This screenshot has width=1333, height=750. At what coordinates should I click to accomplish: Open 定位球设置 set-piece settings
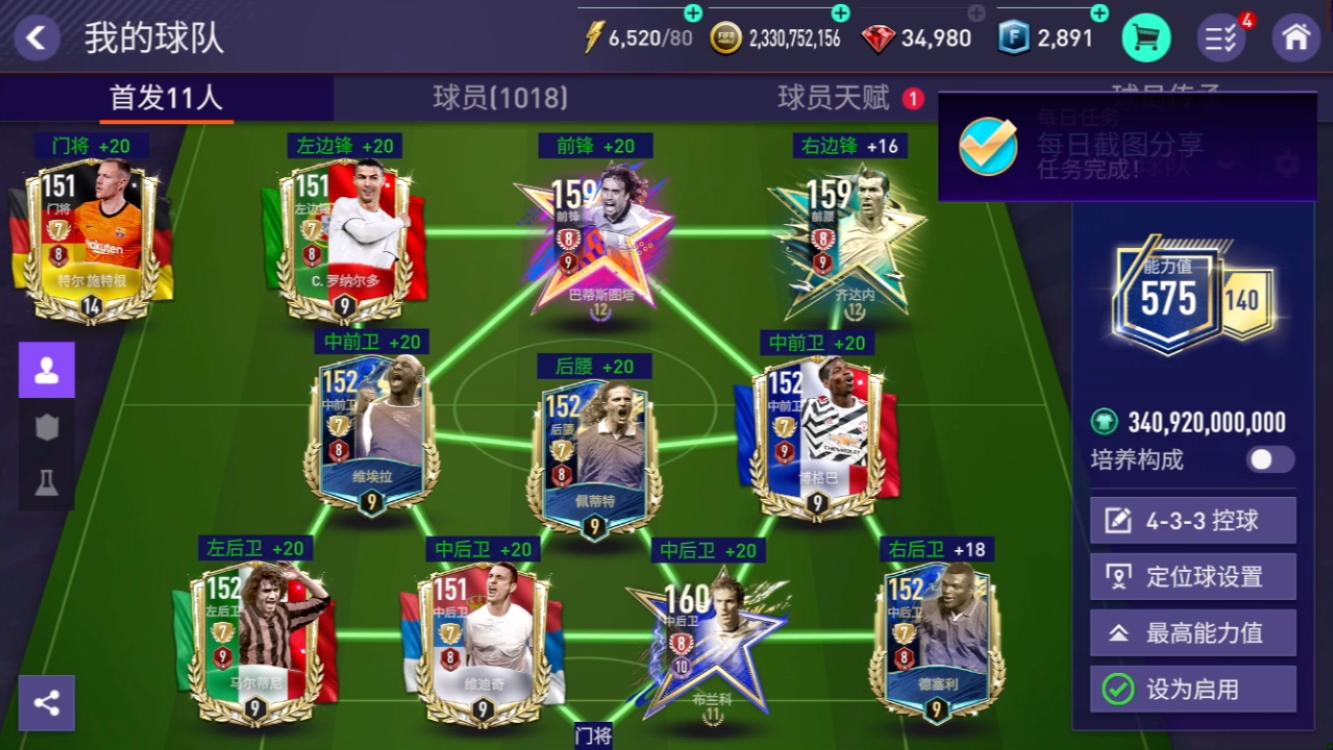point(1192,577)
